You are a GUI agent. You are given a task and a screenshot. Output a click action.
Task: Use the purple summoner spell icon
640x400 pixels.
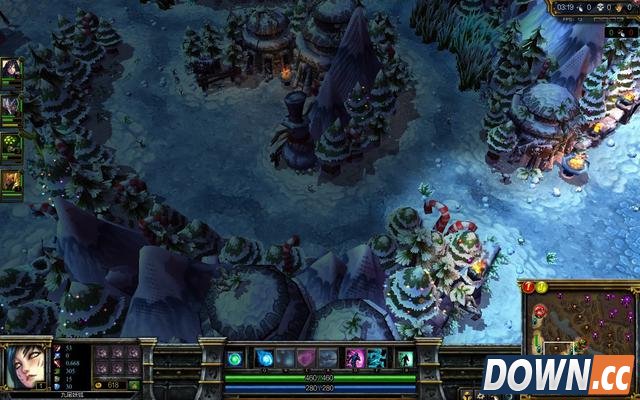pos(354,358)
